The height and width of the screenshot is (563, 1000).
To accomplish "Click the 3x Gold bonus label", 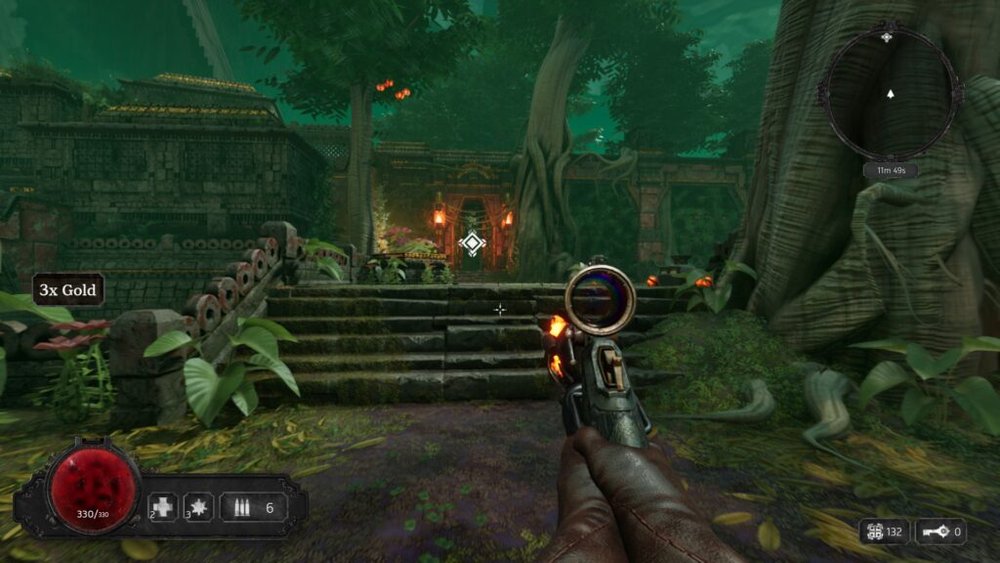I will pos(68,290).
